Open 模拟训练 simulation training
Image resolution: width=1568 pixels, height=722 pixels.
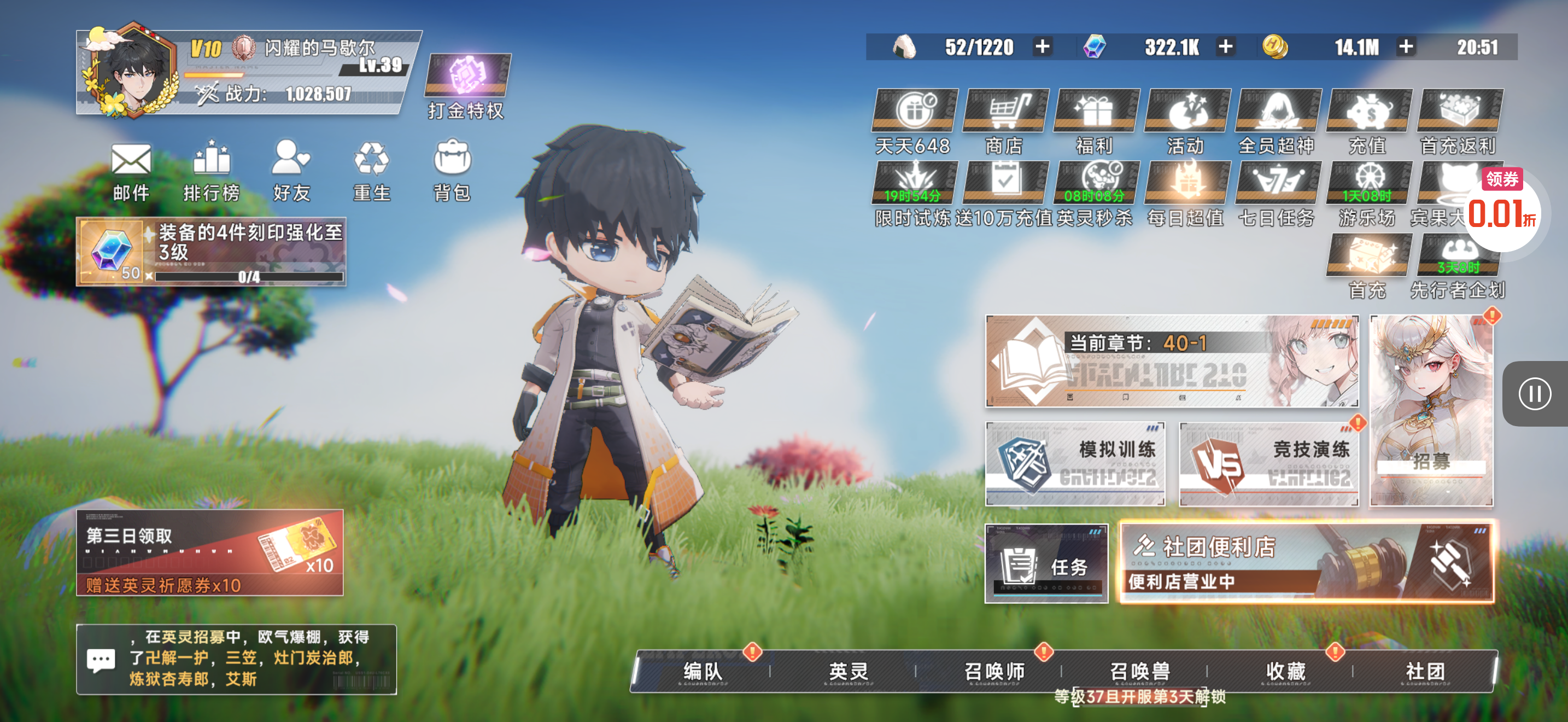1075,464
